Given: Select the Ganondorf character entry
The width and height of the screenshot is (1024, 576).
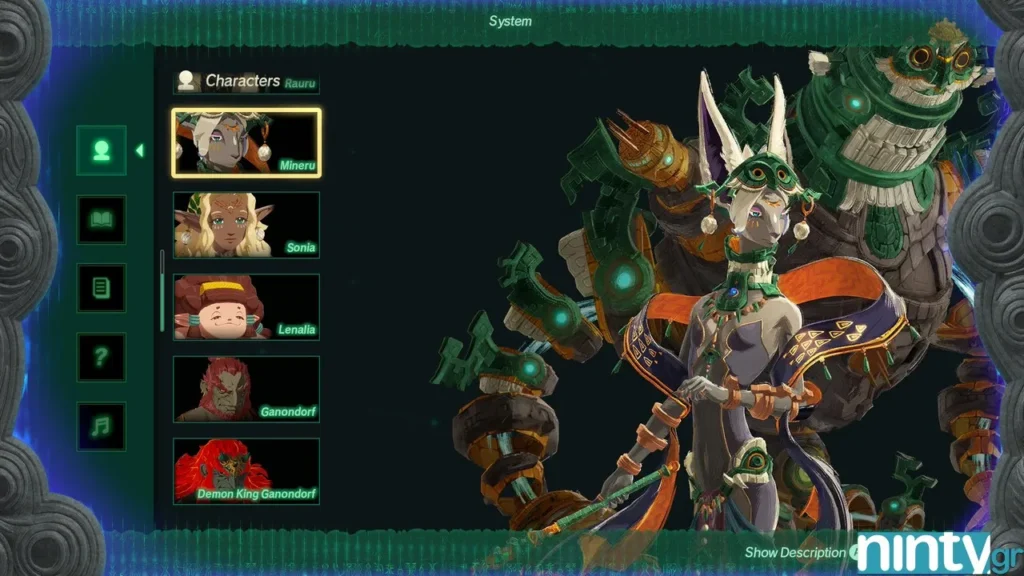Looking at the screenshot, I should 246,389.
